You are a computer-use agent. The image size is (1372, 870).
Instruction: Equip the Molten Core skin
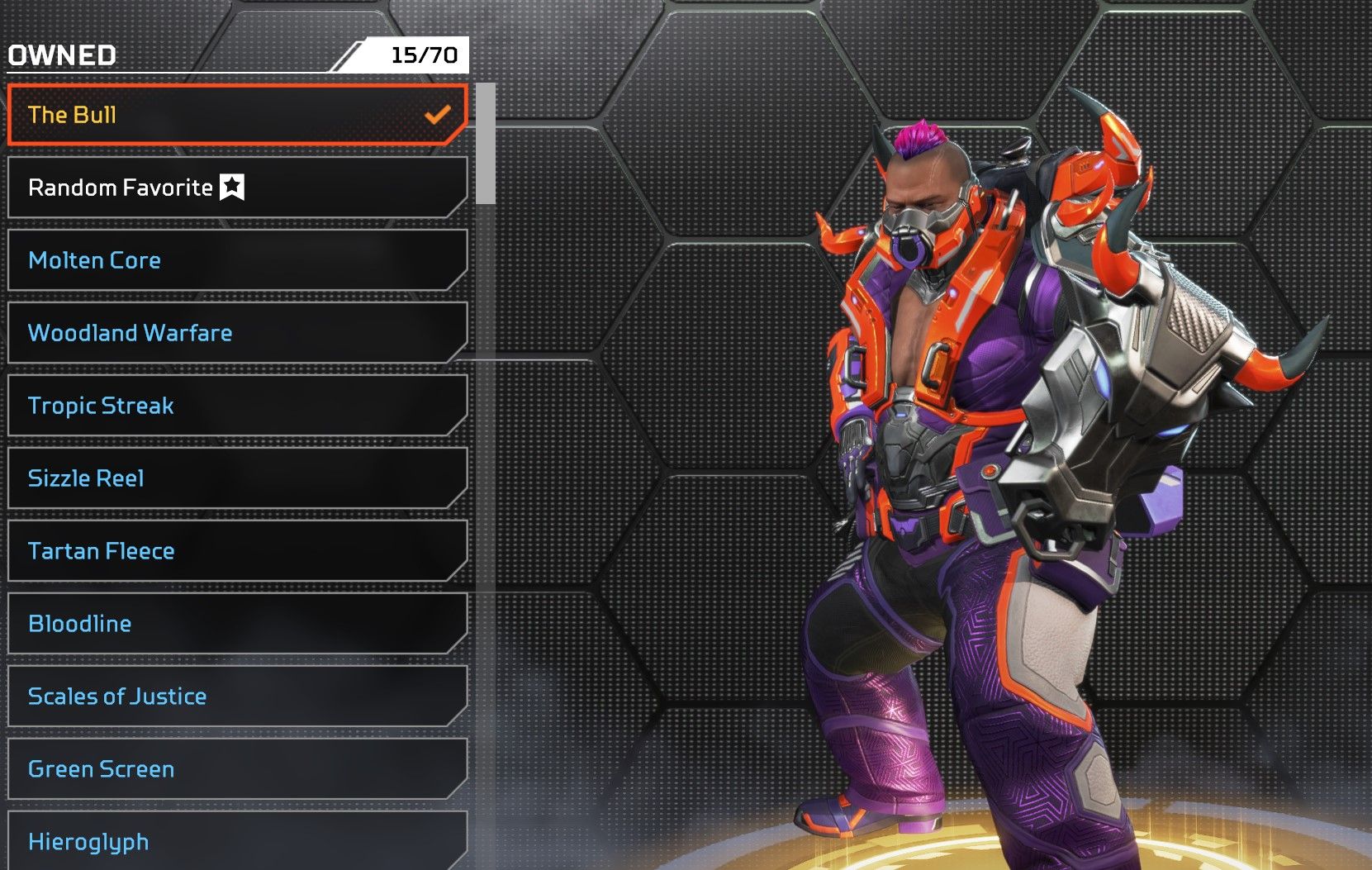coord(237,260)
